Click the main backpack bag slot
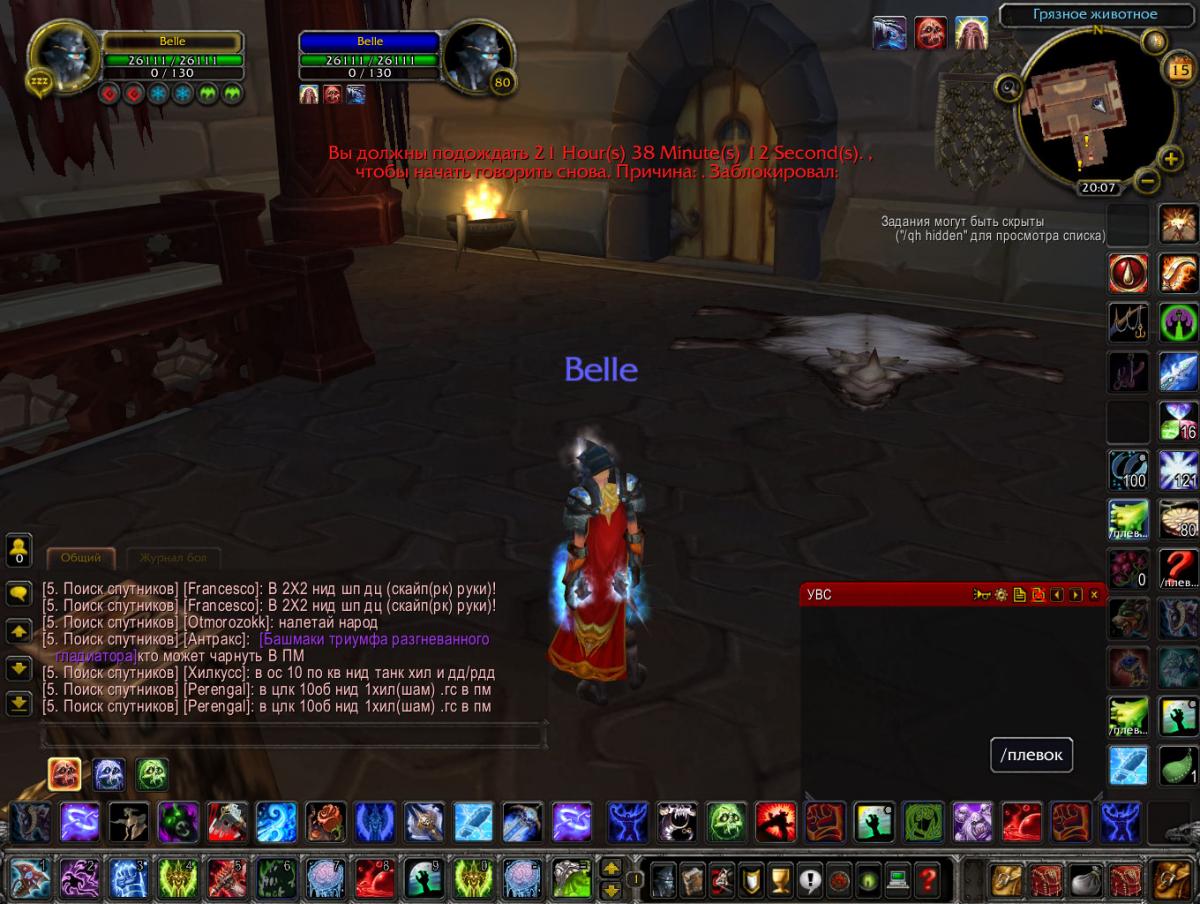The image size is (1200, 904). pos(1170,880)
